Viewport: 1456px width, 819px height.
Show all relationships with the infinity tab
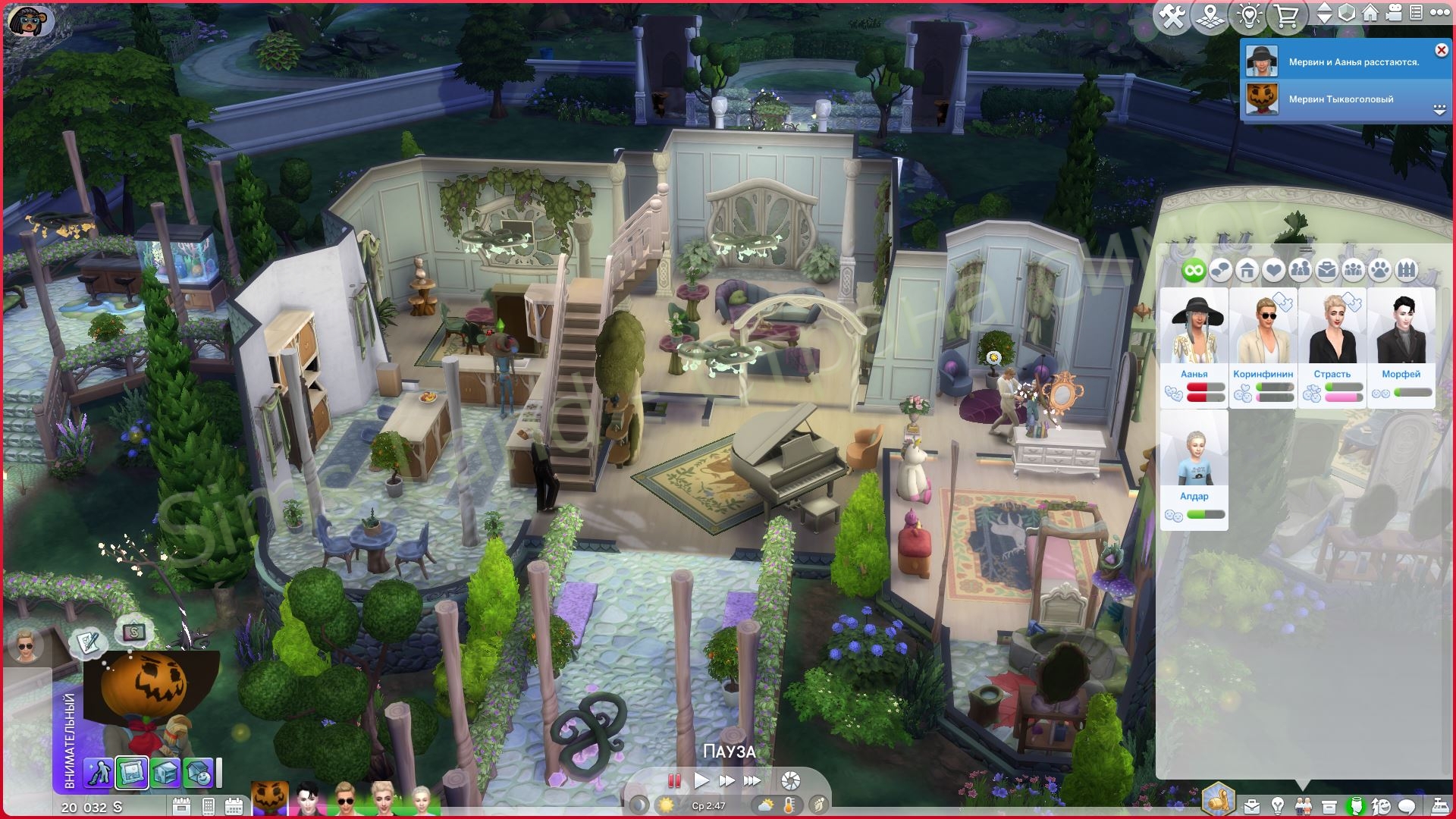(1194, 270)
